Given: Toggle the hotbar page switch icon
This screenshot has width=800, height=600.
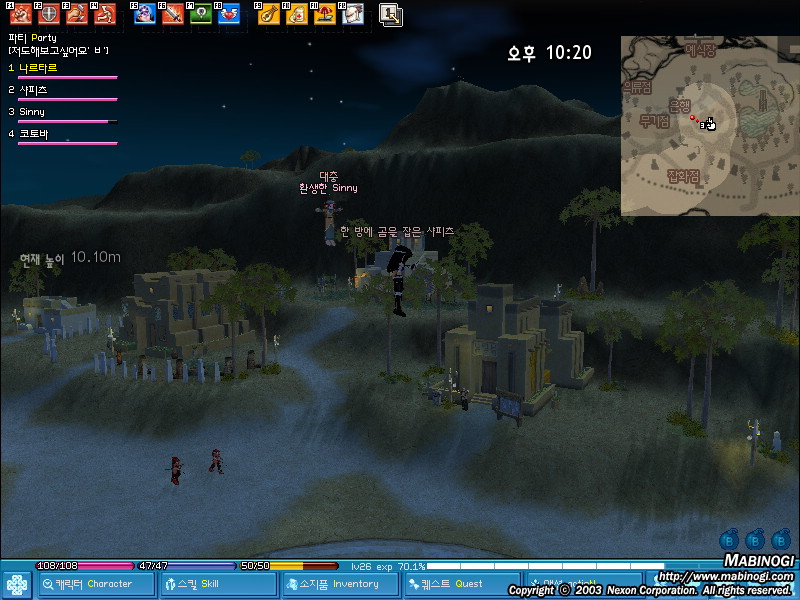Looking at the screenshot, I should (x=390, y=14).
